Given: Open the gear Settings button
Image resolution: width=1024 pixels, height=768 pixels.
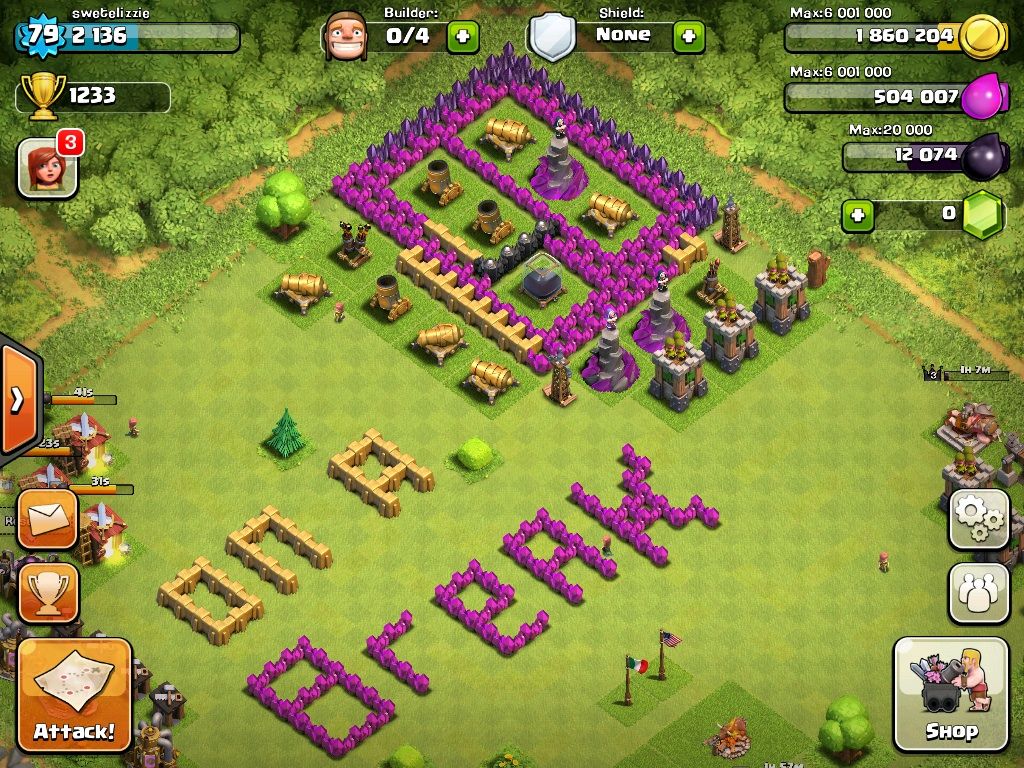Looking at the screenshot, I should point(978,519).
